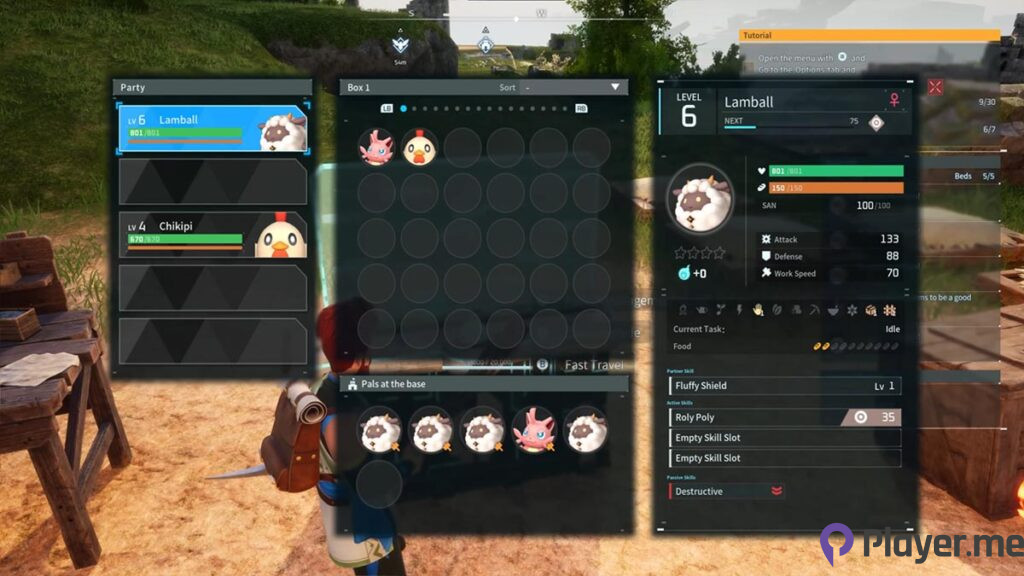Viewport: 1024px width, 576px height.
Task: Toggle the favorite marker beside the NEXT bar
Action: click(x=876, y=122)
